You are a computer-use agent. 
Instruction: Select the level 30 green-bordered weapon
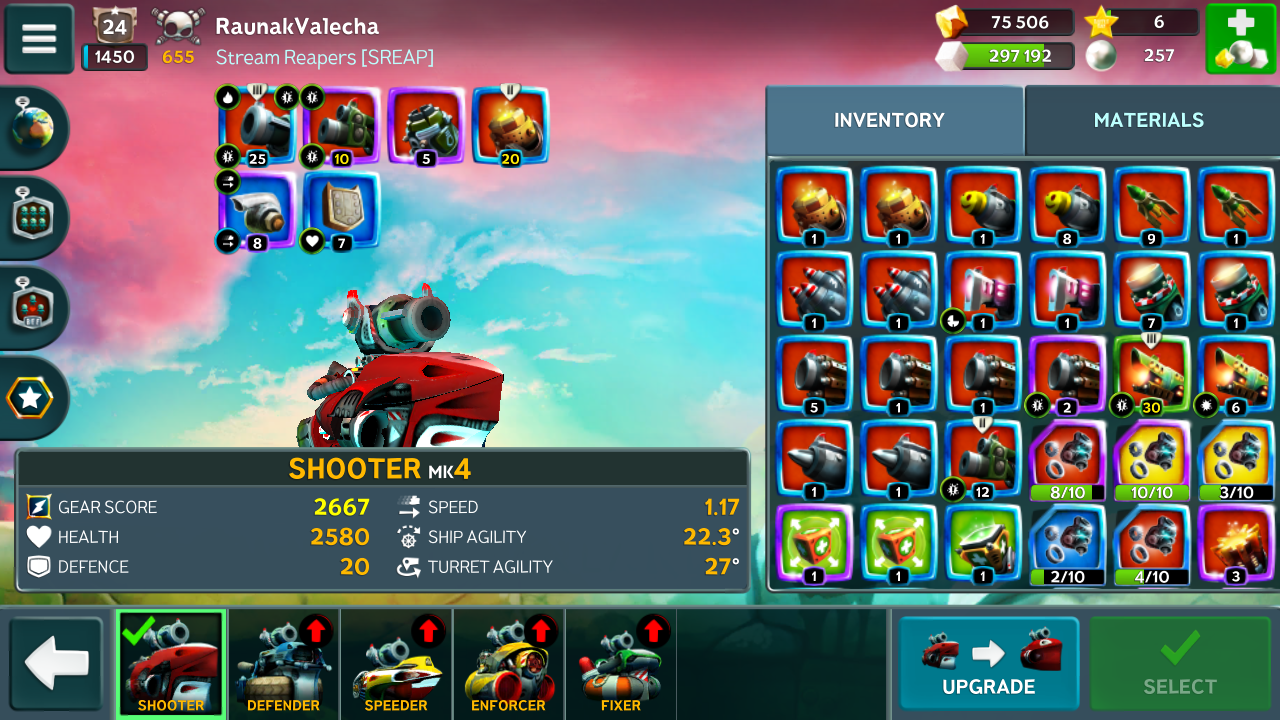click(1151, 374)
